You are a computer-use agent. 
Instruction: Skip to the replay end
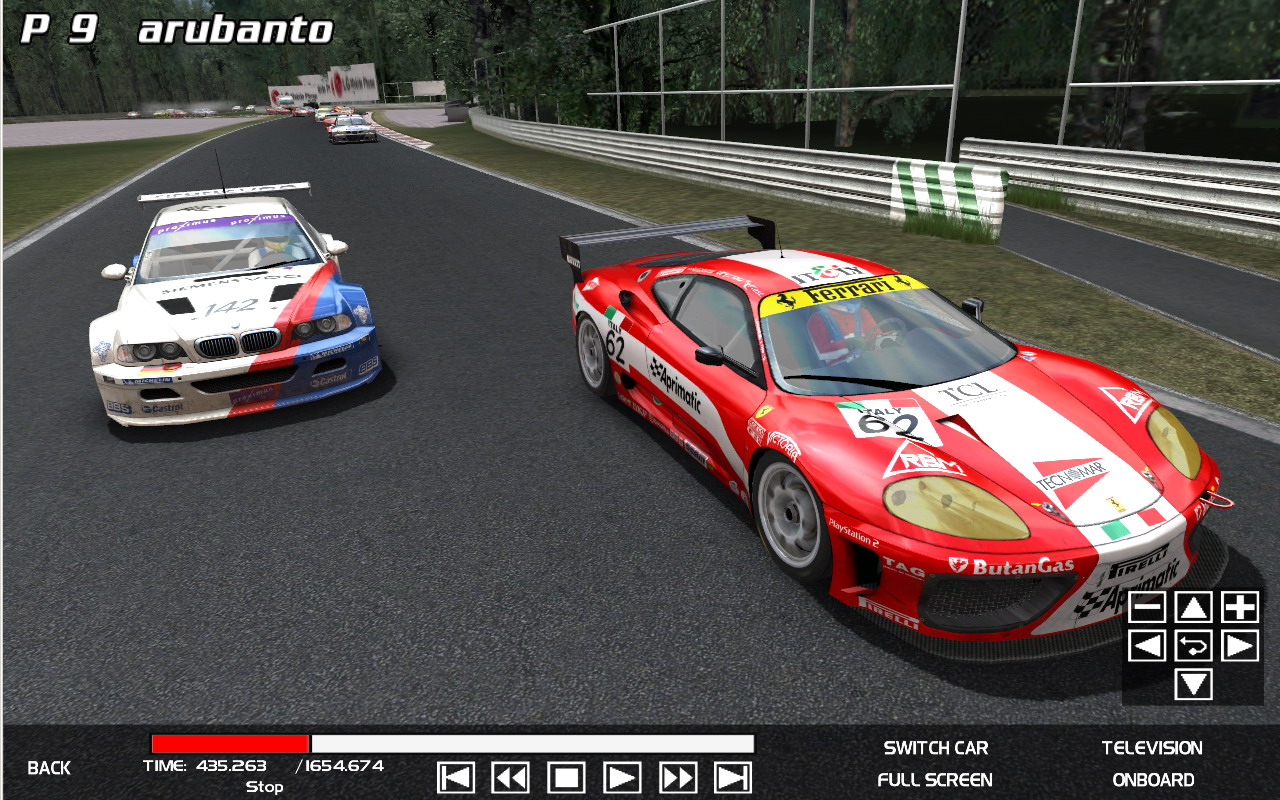733,777
